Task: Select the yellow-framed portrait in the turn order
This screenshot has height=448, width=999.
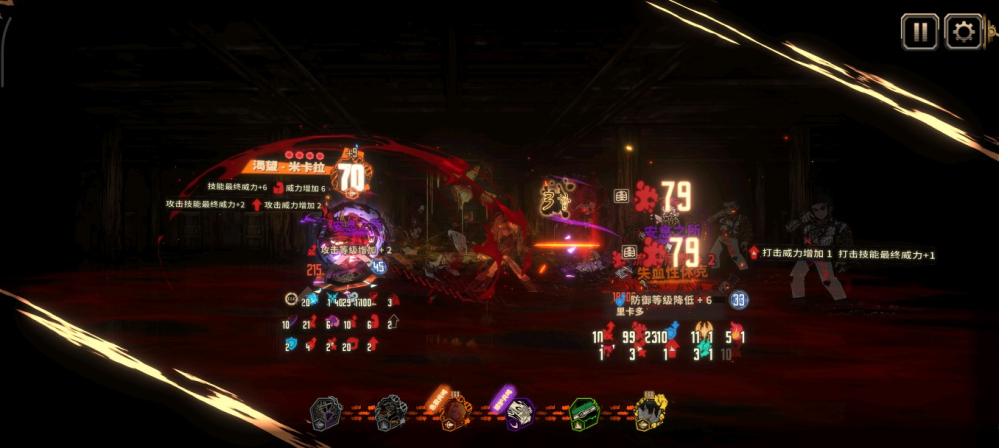Action: 649,410
